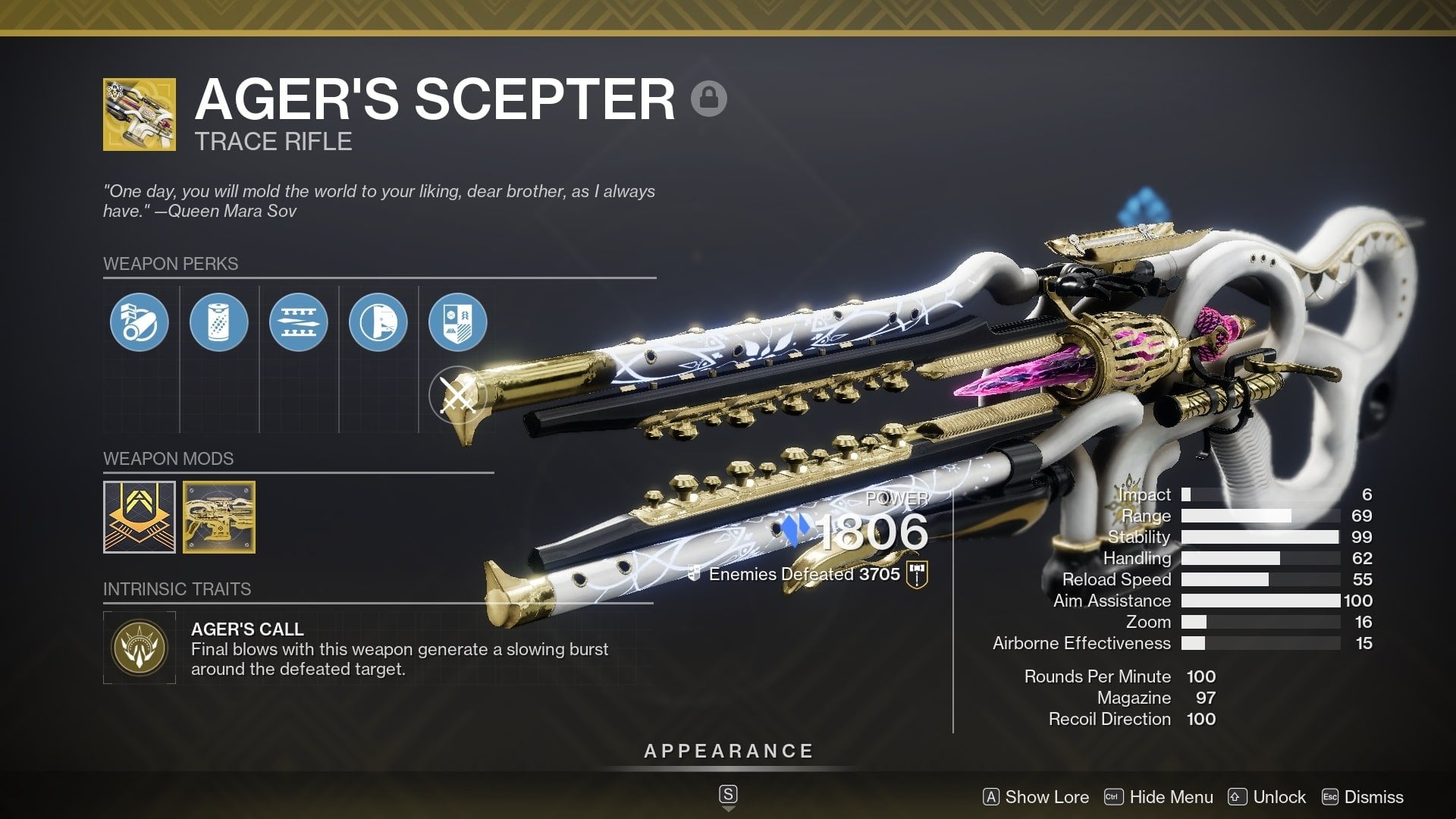Select the third weapon trait perk
Viewport: 1456px width, 819px height.
[299, 322]
